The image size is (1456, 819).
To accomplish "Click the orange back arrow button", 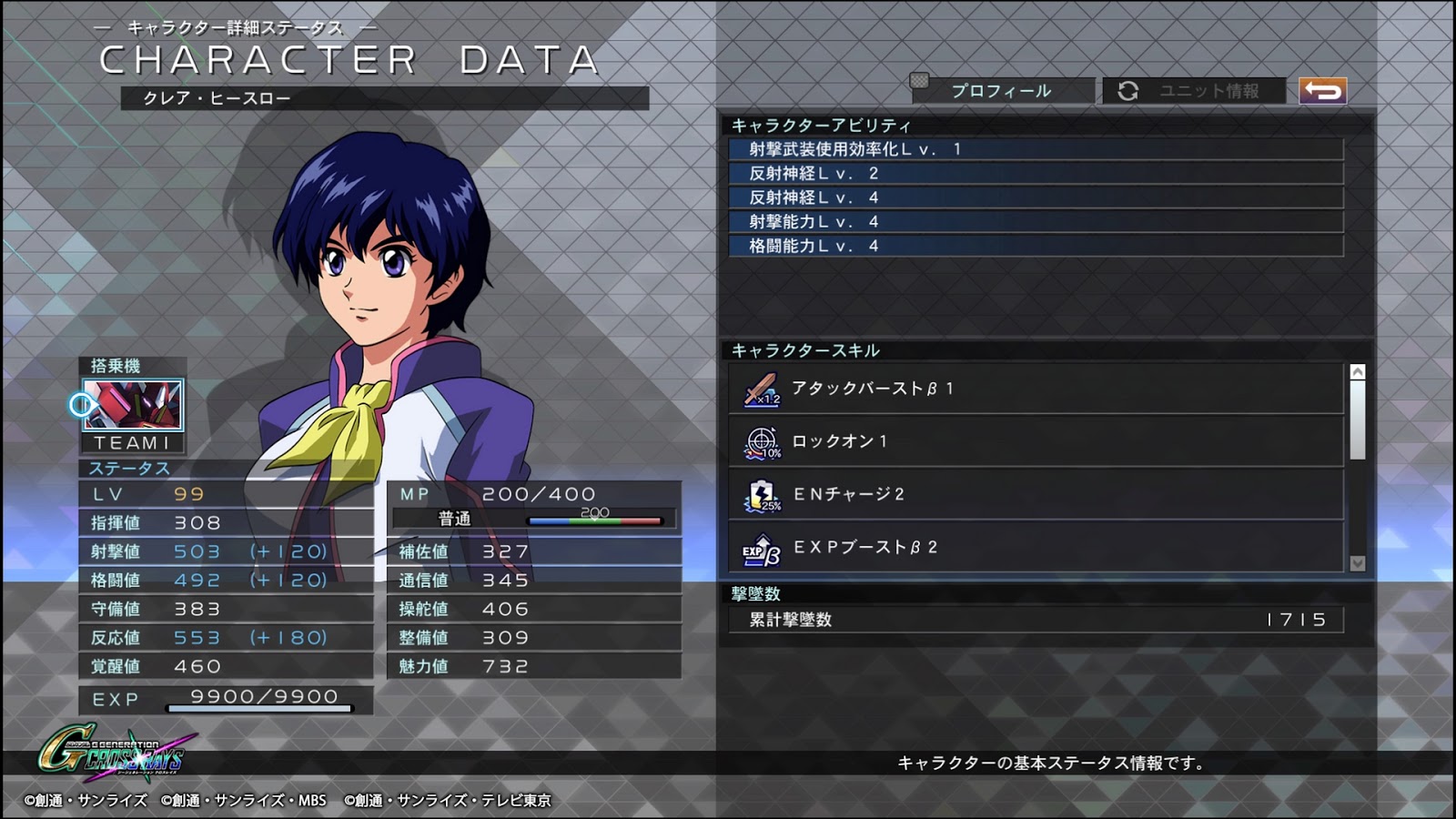I will pyautogui.click(x=1322, y=91).
